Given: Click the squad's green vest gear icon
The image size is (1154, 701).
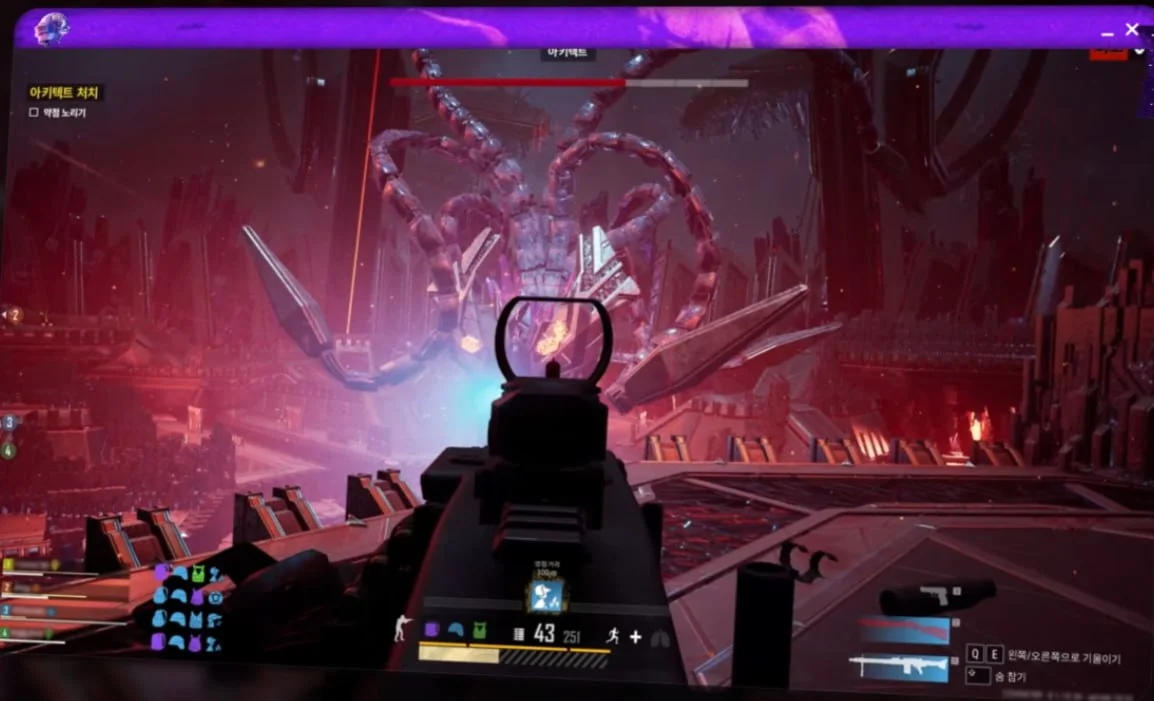Looking at the screenshot, I should click(199, 573).
